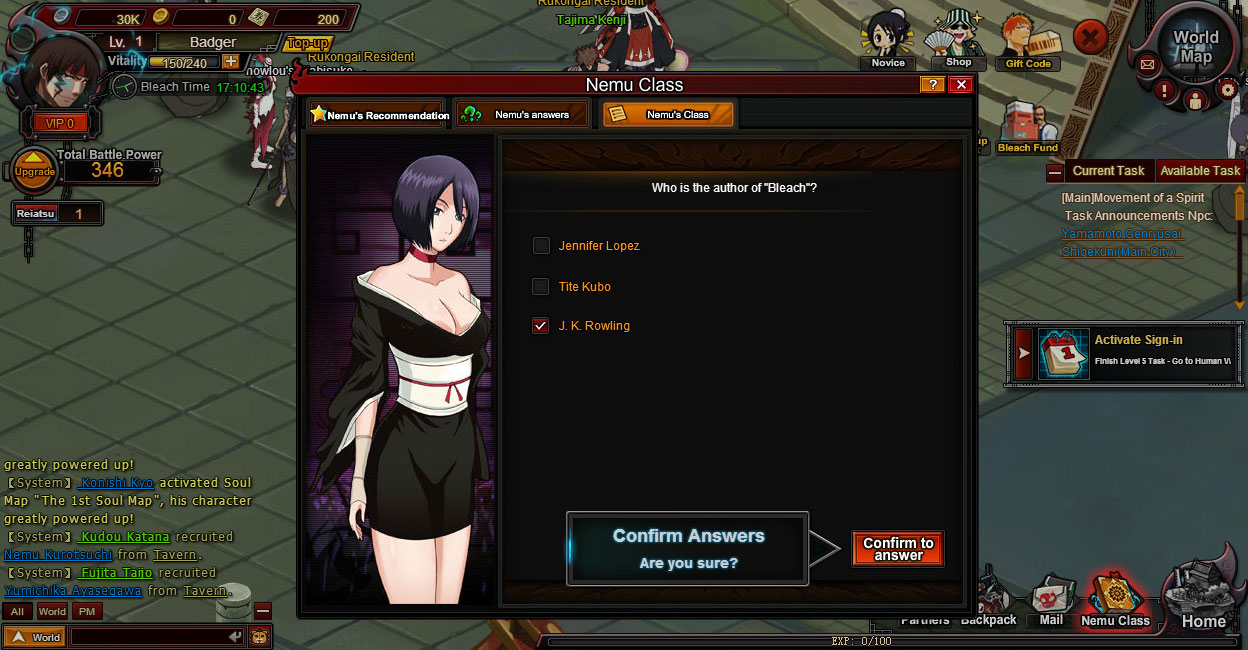Image resolution: width=1248 pixels, height=650 pixels.
Task: Uncheck the J. K. Rowling answer
Action: point(541,326)
